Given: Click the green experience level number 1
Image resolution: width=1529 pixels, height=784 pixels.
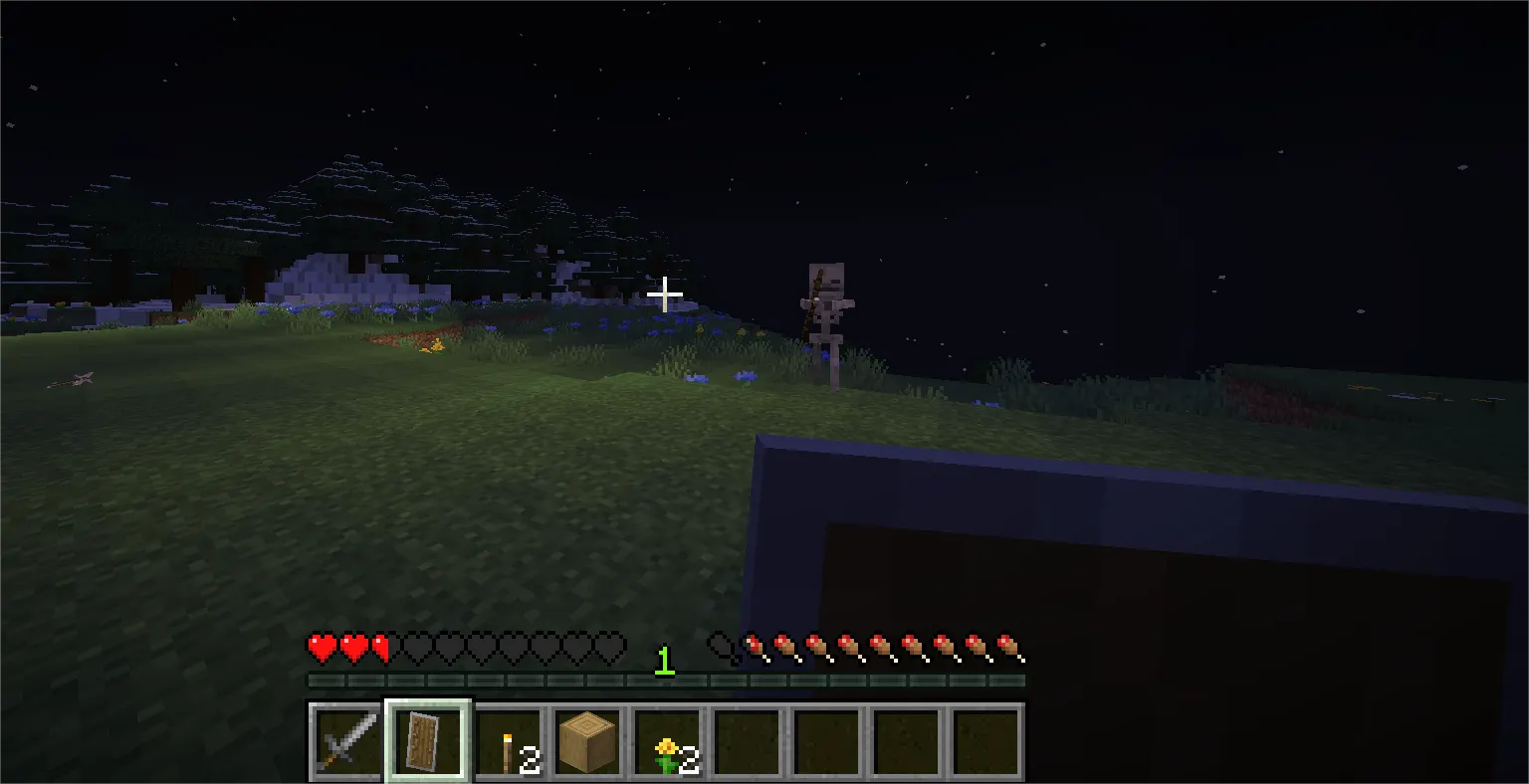Looking at the screenshot, I should click(x=662, y=659).
